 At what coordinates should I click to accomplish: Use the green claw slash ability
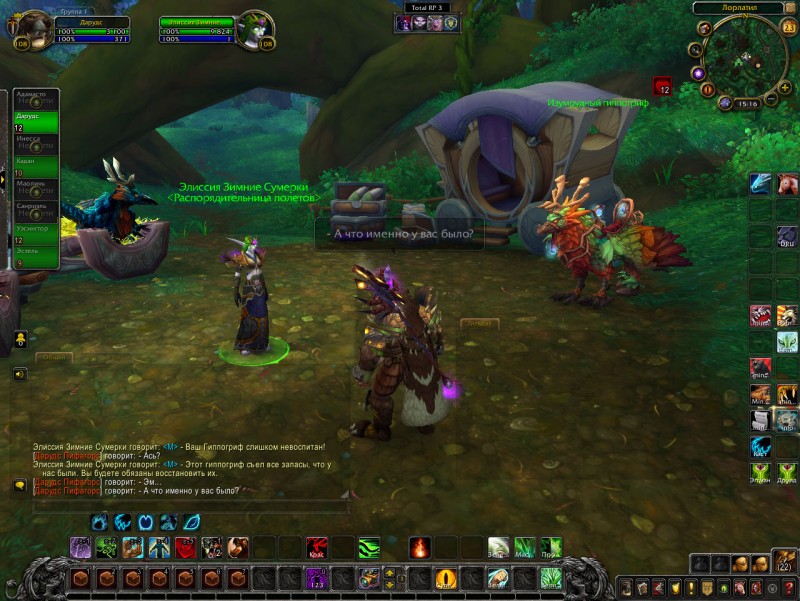[369, 548]
